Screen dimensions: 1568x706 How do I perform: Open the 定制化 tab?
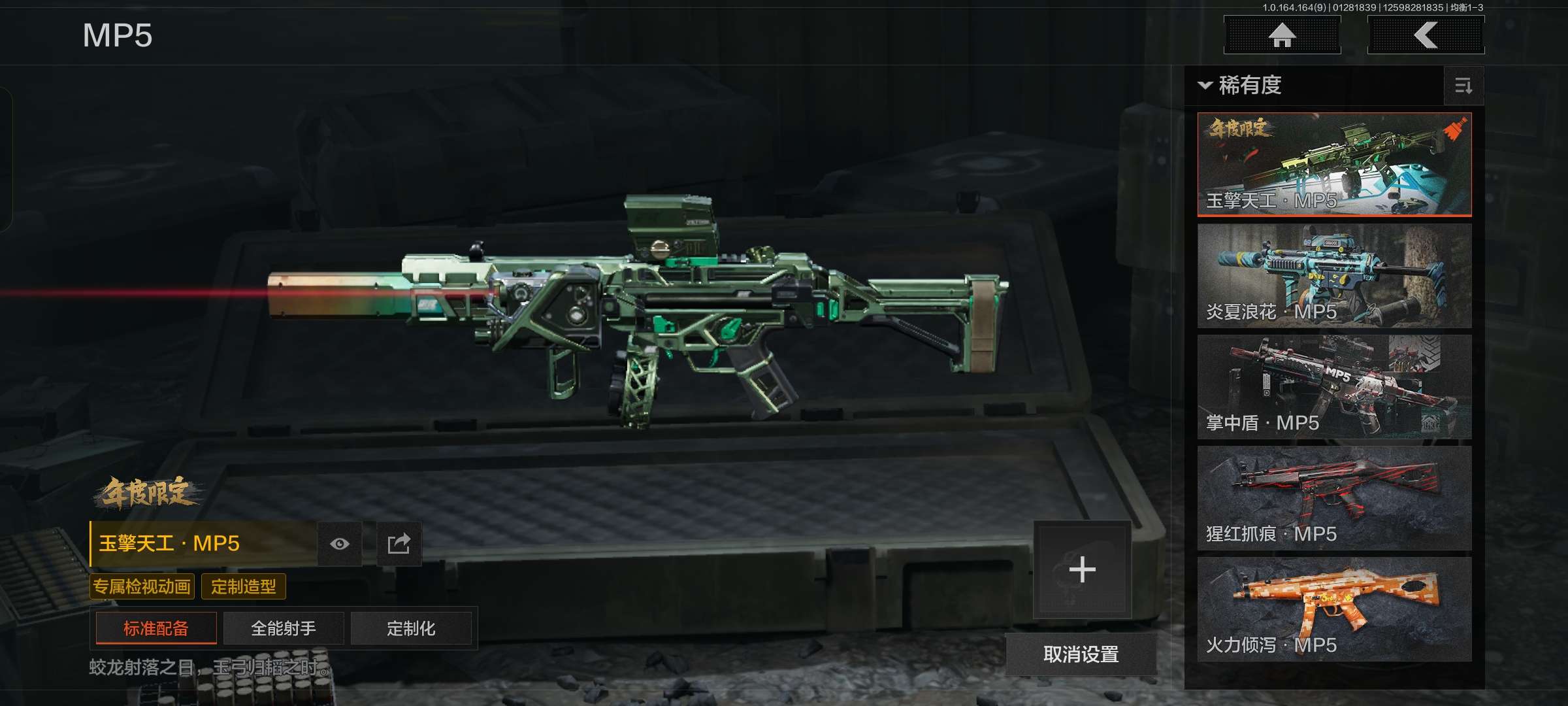click(x=411, y=629)
